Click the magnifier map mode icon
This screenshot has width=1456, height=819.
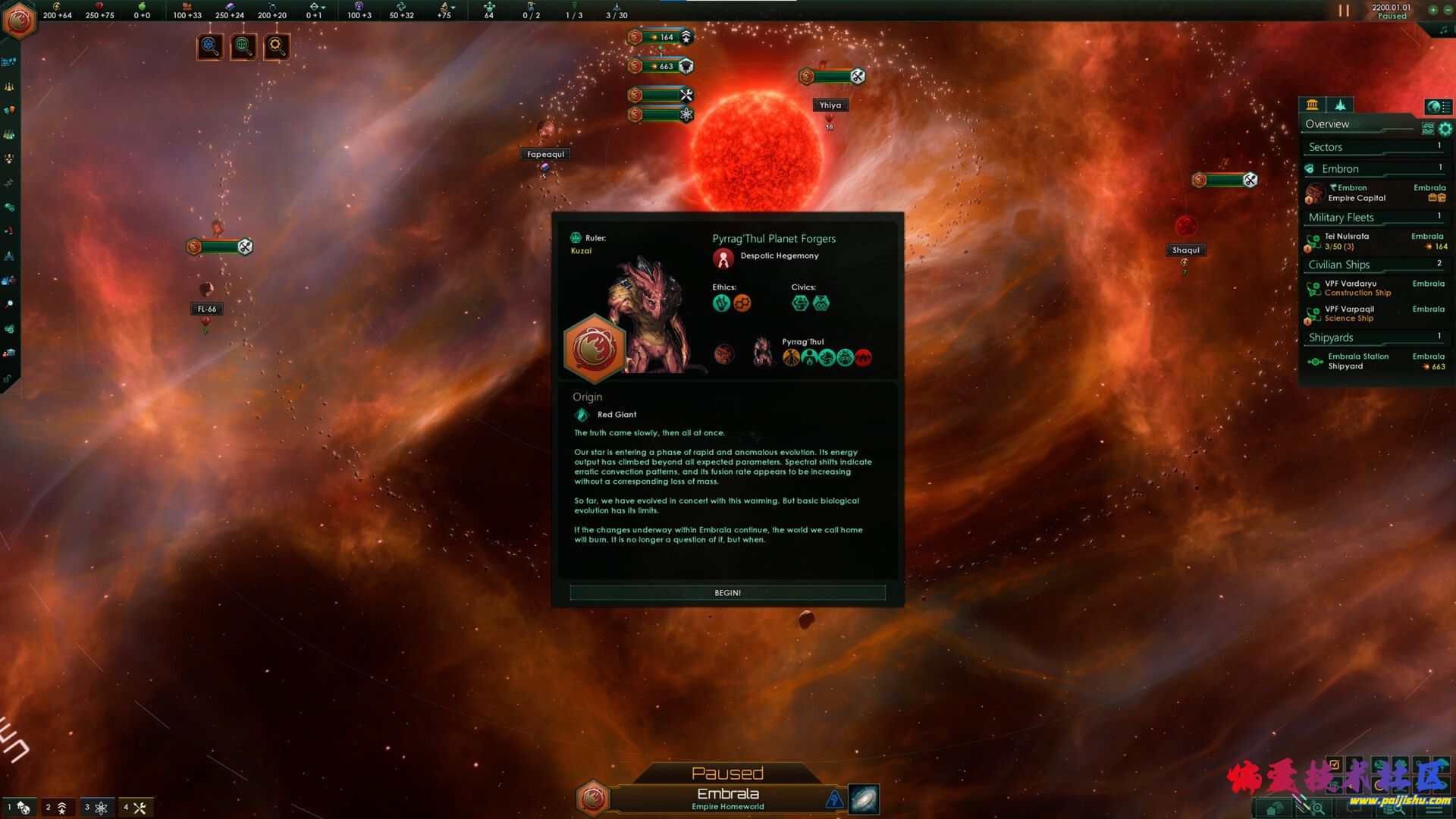coord(276,46)
